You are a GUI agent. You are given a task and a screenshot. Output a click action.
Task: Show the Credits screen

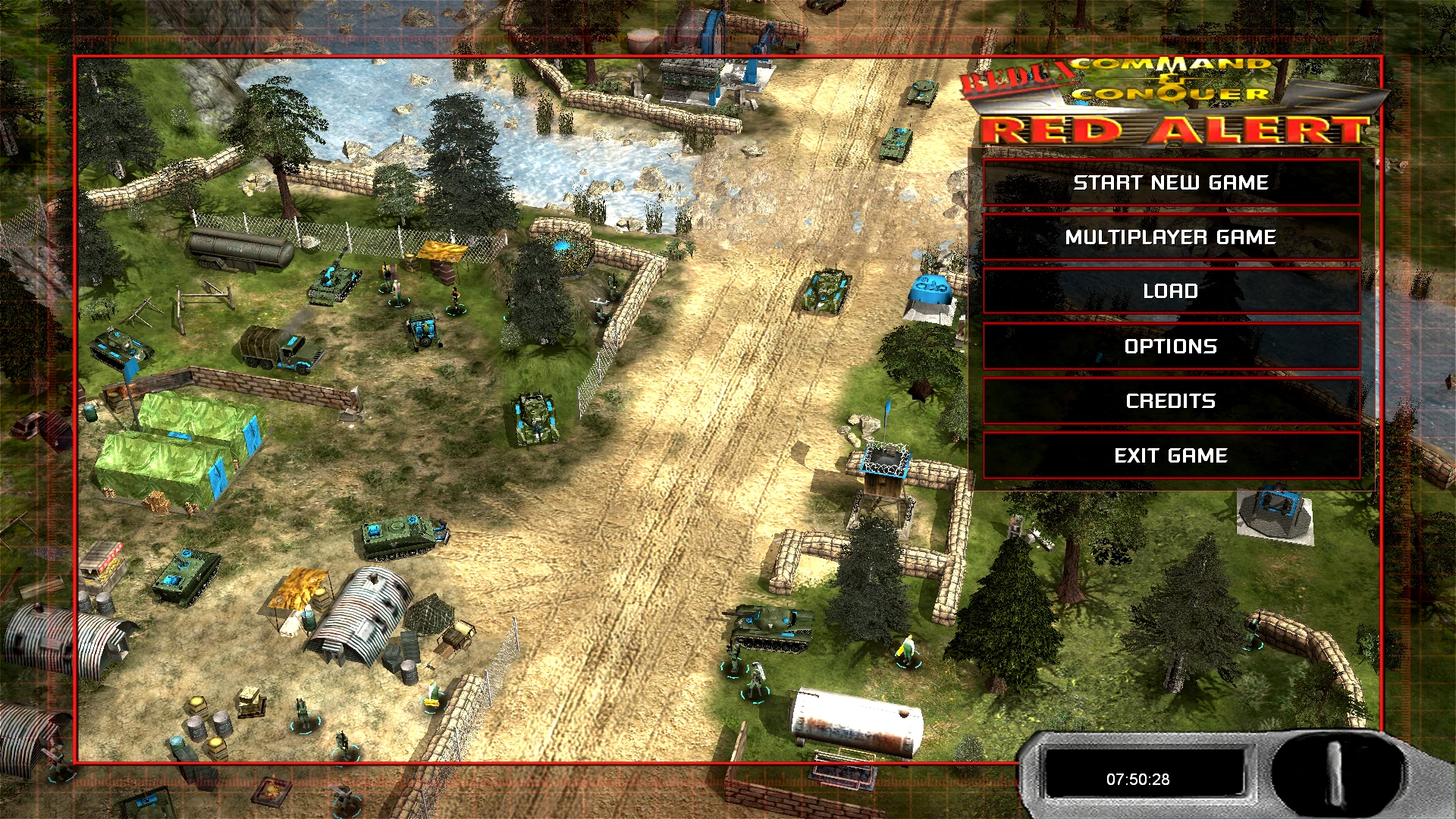(x=1170, y=400)
